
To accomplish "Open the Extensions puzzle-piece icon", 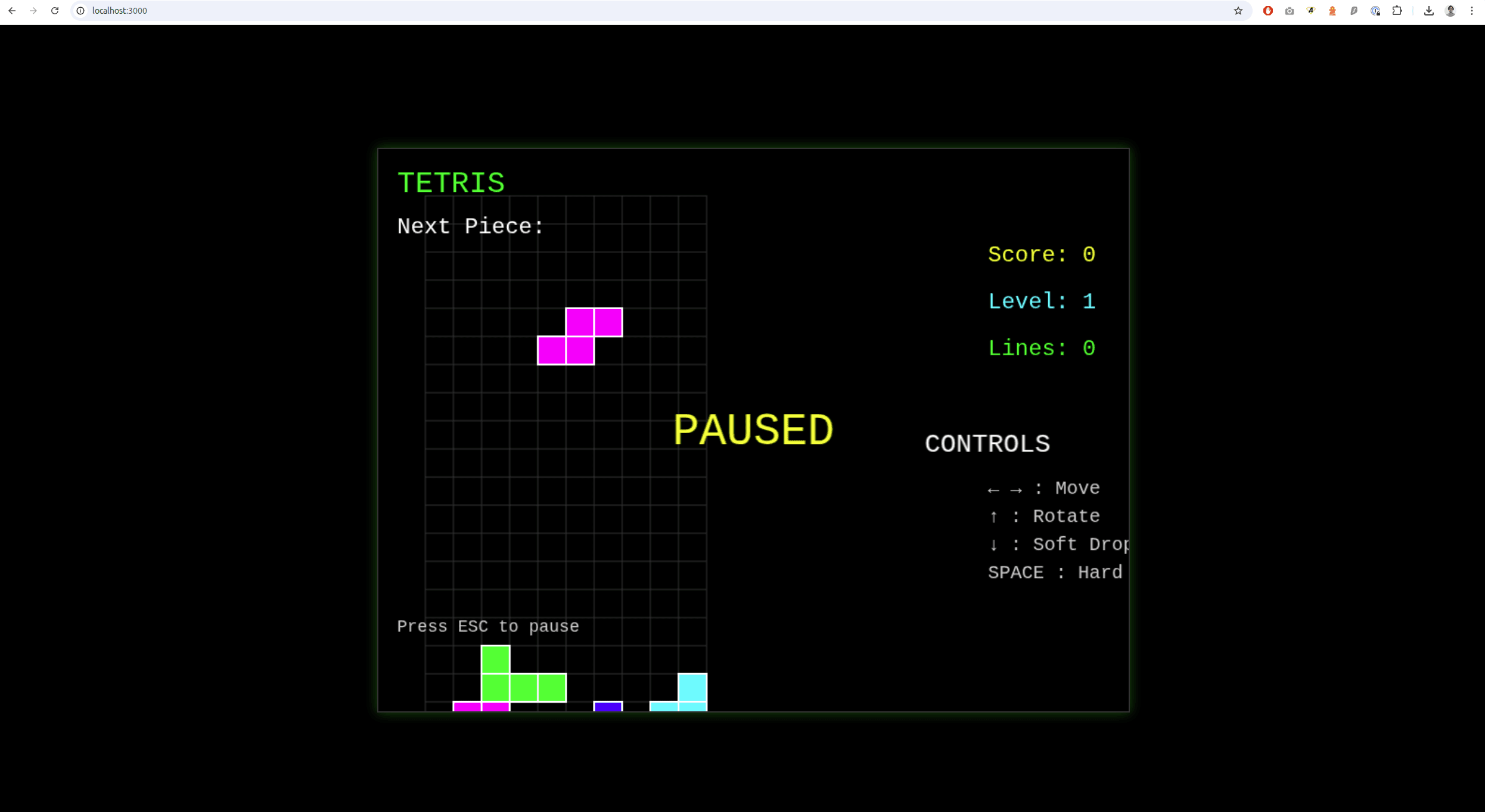I will coord(1397,11).
